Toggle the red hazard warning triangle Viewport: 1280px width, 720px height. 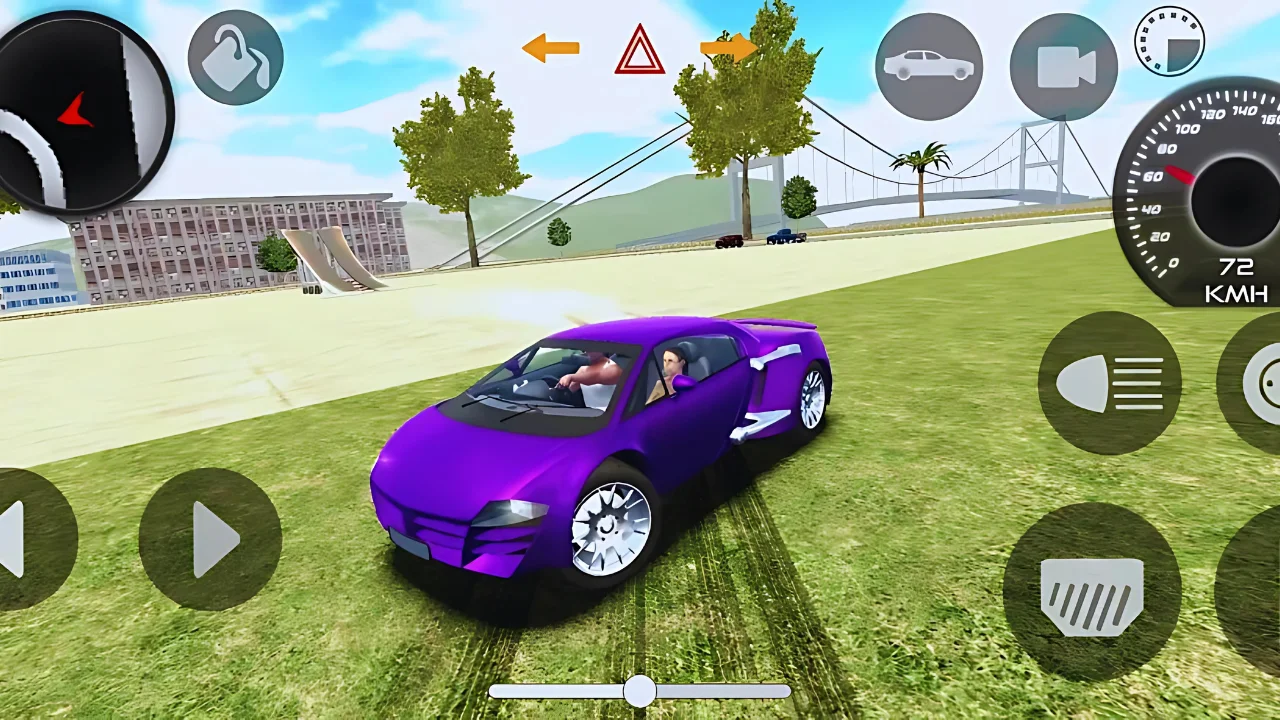point(640,50)
